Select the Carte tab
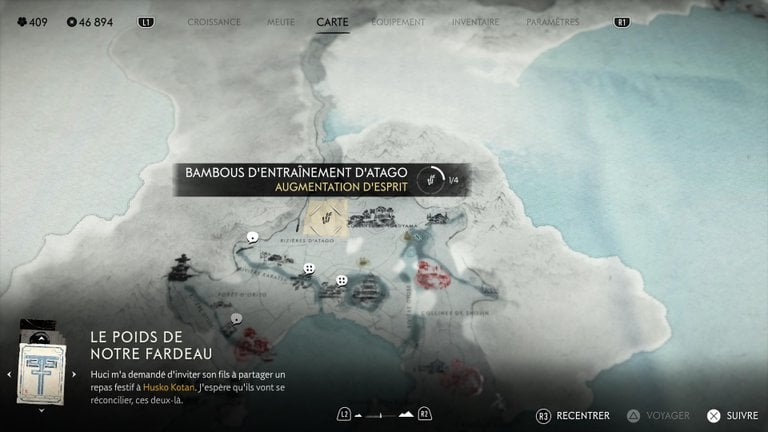This screenshot has width=768, height=432. (x=333, y=21)
